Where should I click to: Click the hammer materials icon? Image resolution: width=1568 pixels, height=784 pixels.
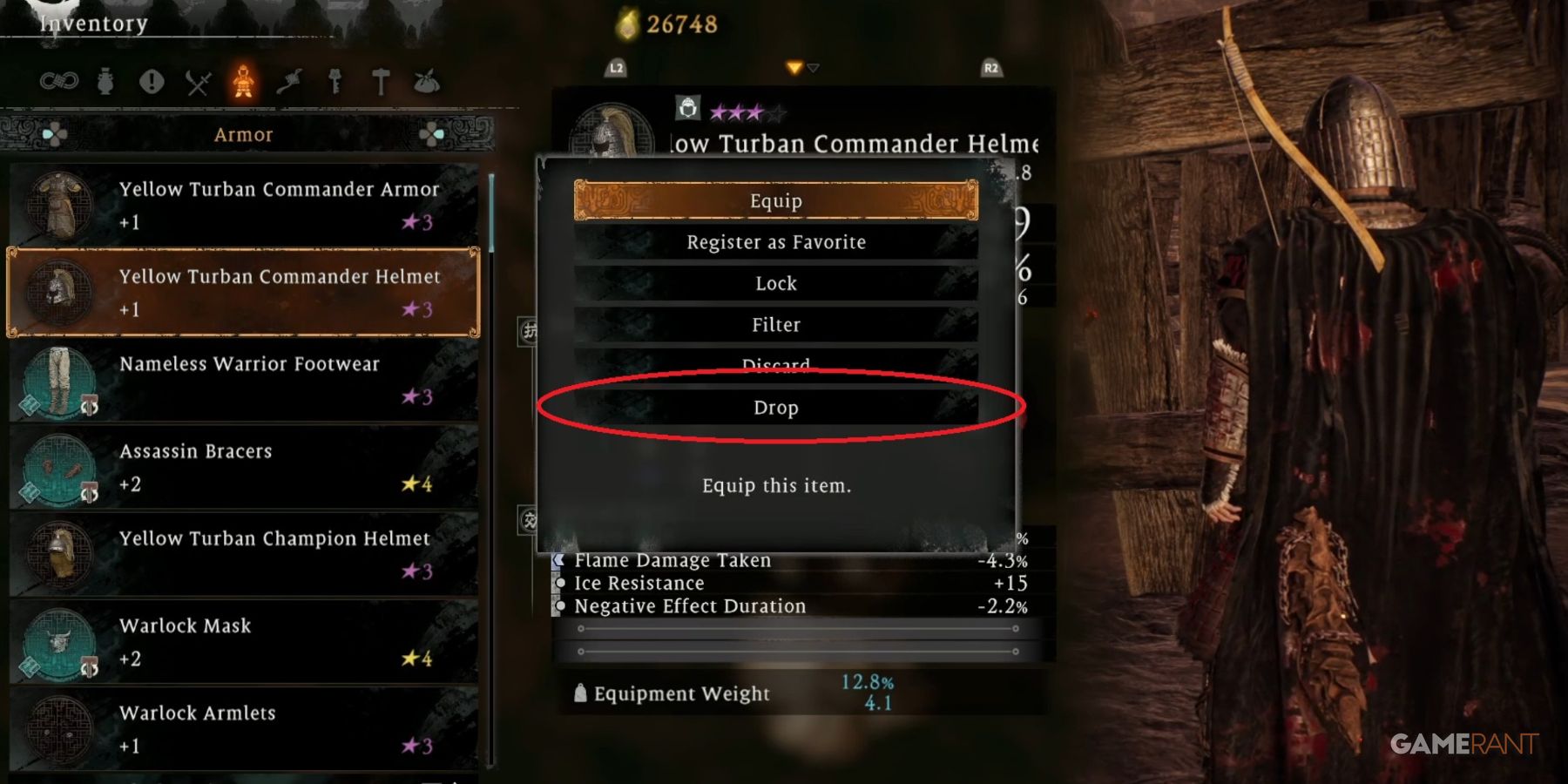point(380,80)
